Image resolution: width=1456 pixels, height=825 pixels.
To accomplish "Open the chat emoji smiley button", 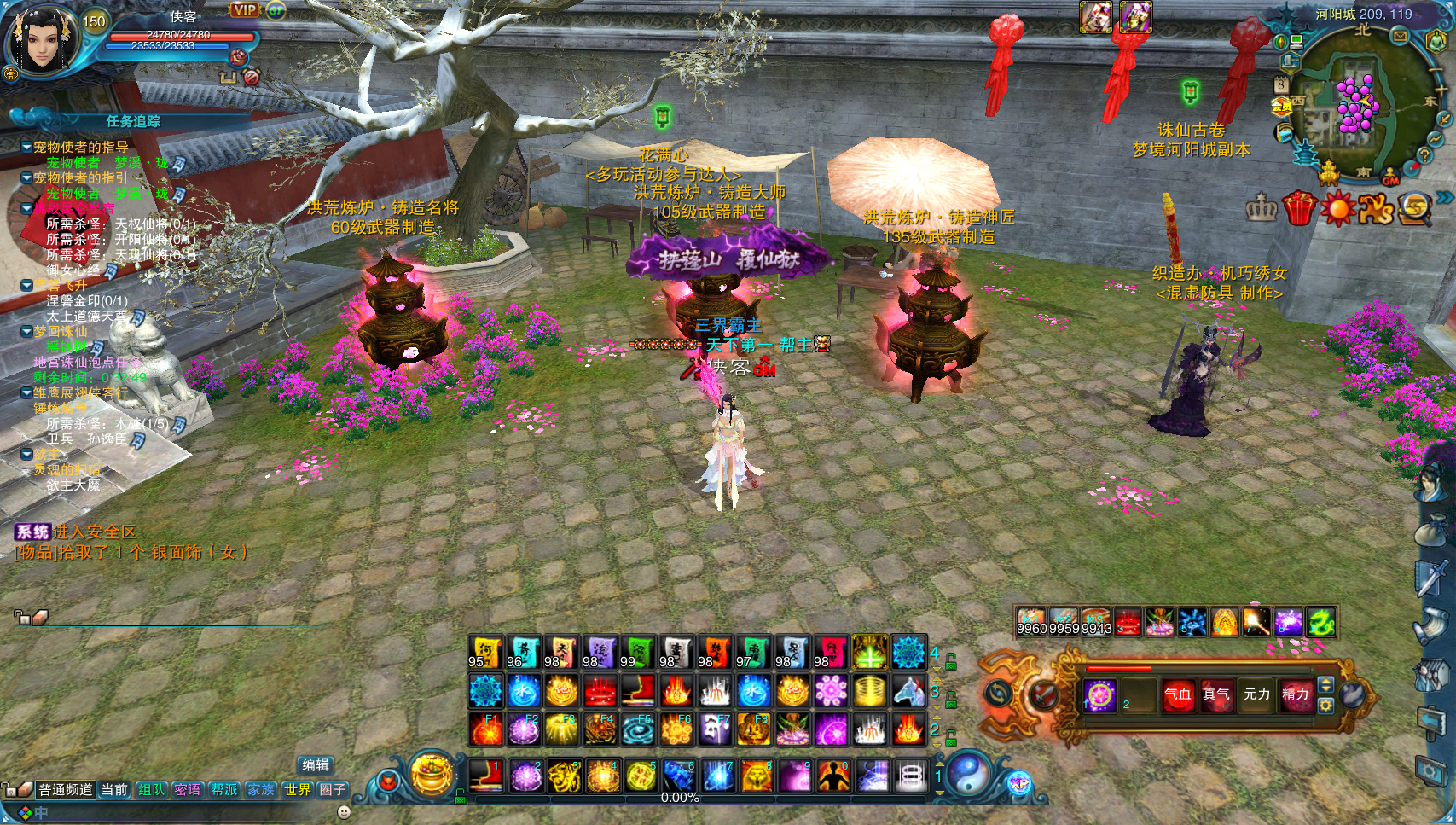I will click(345, 812).
